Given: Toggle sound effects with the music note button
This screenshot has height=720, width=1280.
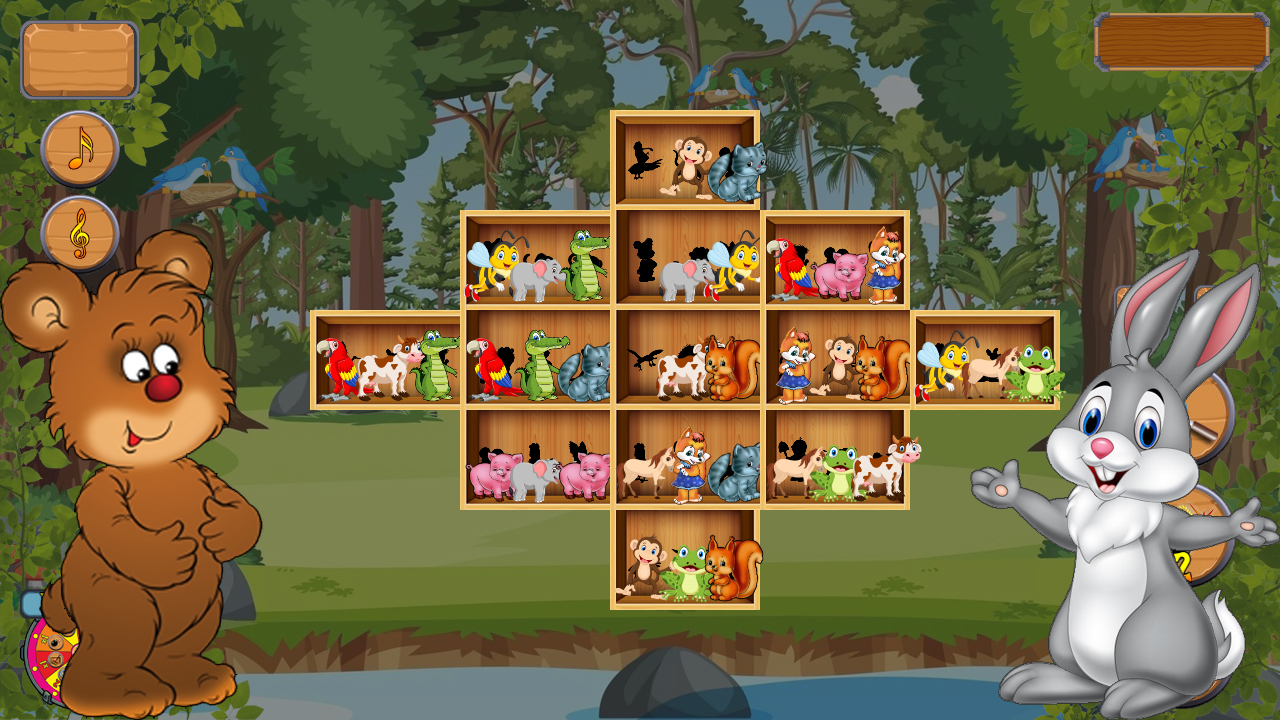Looking at the screenshot, I should point(80,152).
